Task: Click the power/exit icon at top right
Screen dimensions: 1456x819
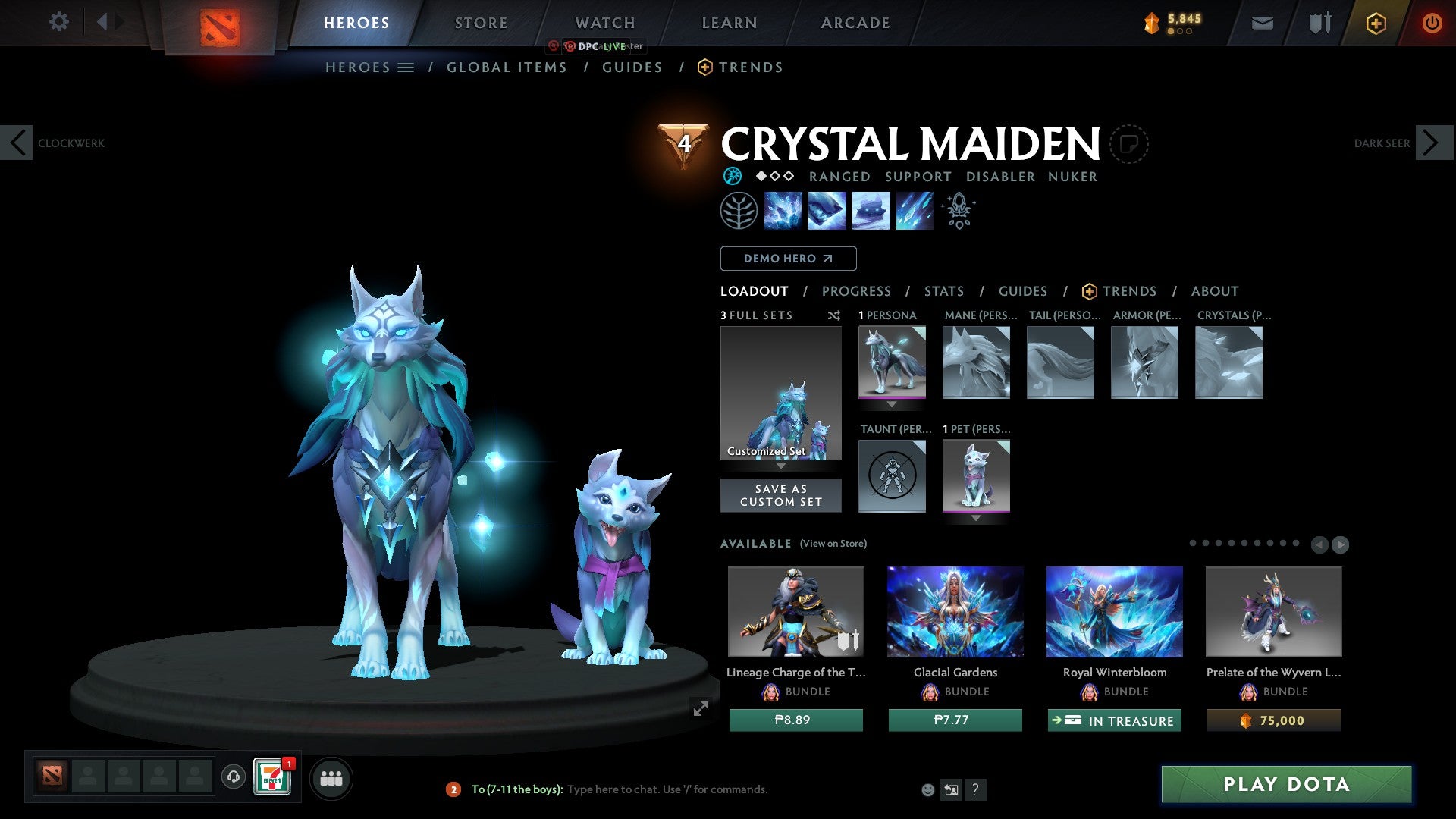Action: [x=1432, y=23]
